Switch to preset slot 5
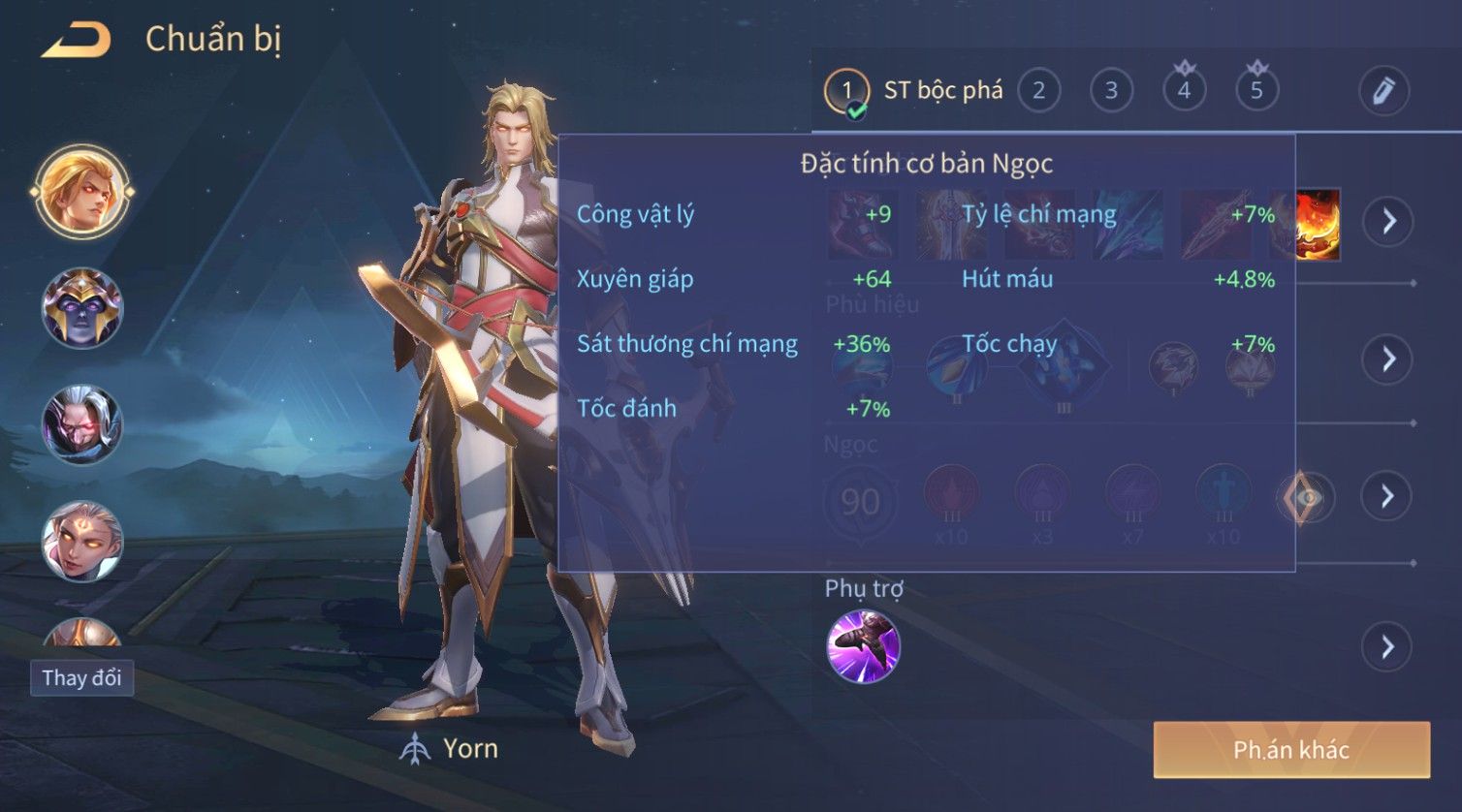This screenshot has width=1462, height=812. pos(1256,91)
